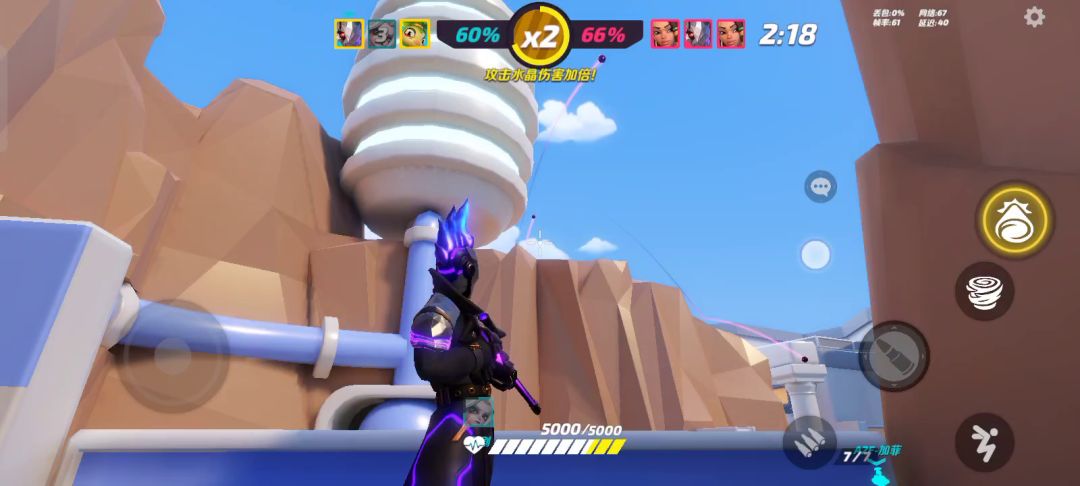Tap the single-bullet fire button
1080x486 pixels.
[x=893, y=356]
